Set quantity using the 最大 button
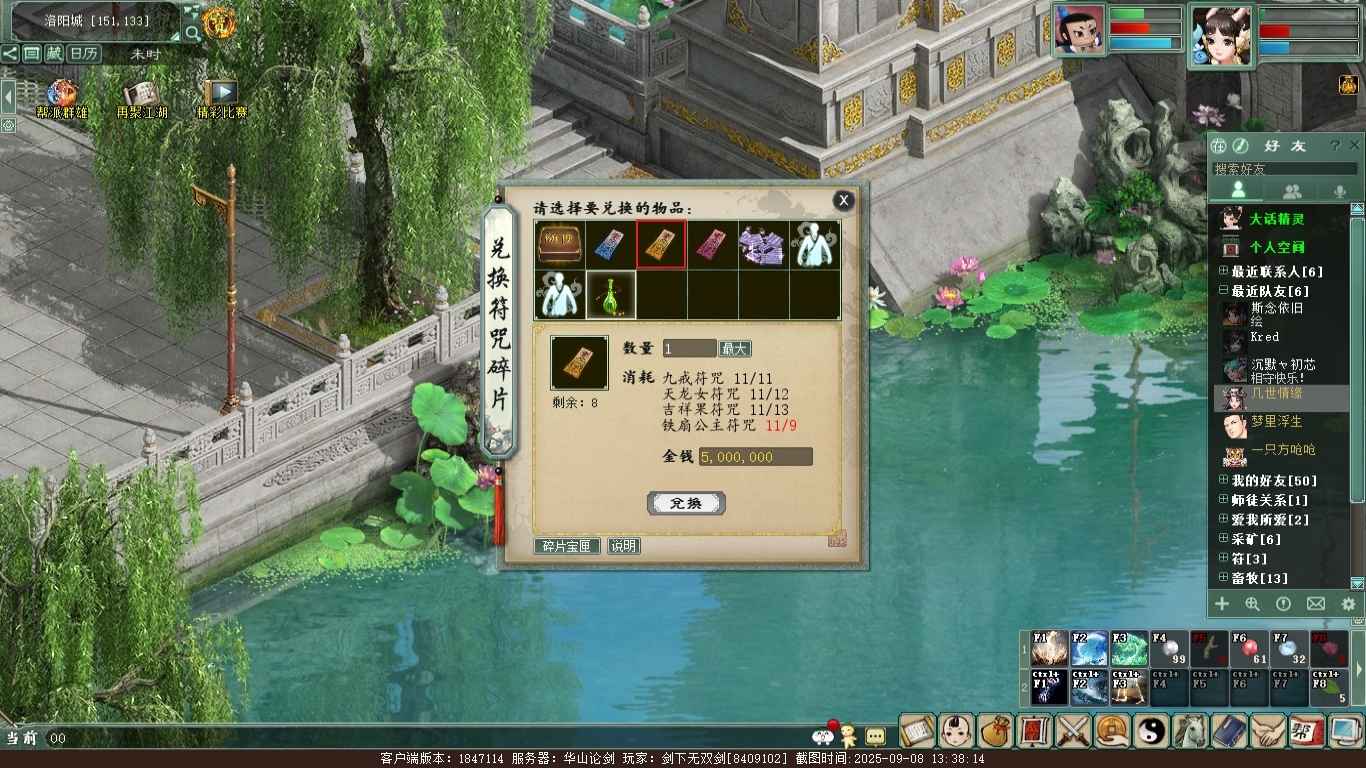1366x768 pixels. [x=735, y=349]
